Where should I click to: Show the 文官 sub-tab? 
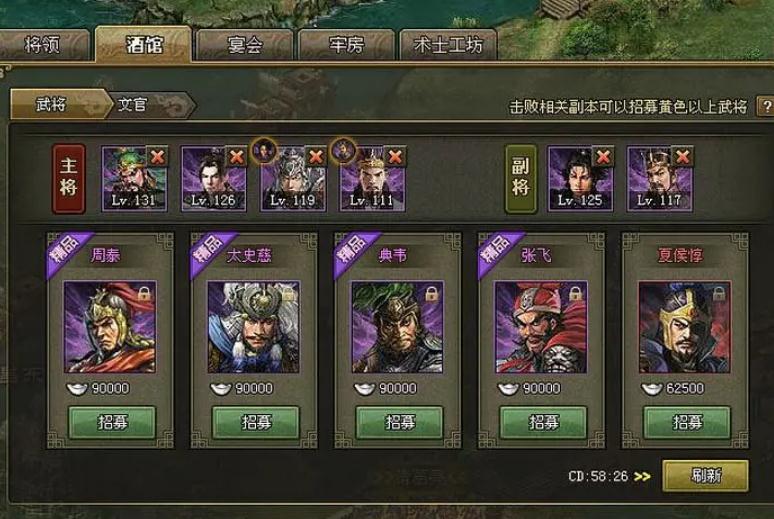133,104
